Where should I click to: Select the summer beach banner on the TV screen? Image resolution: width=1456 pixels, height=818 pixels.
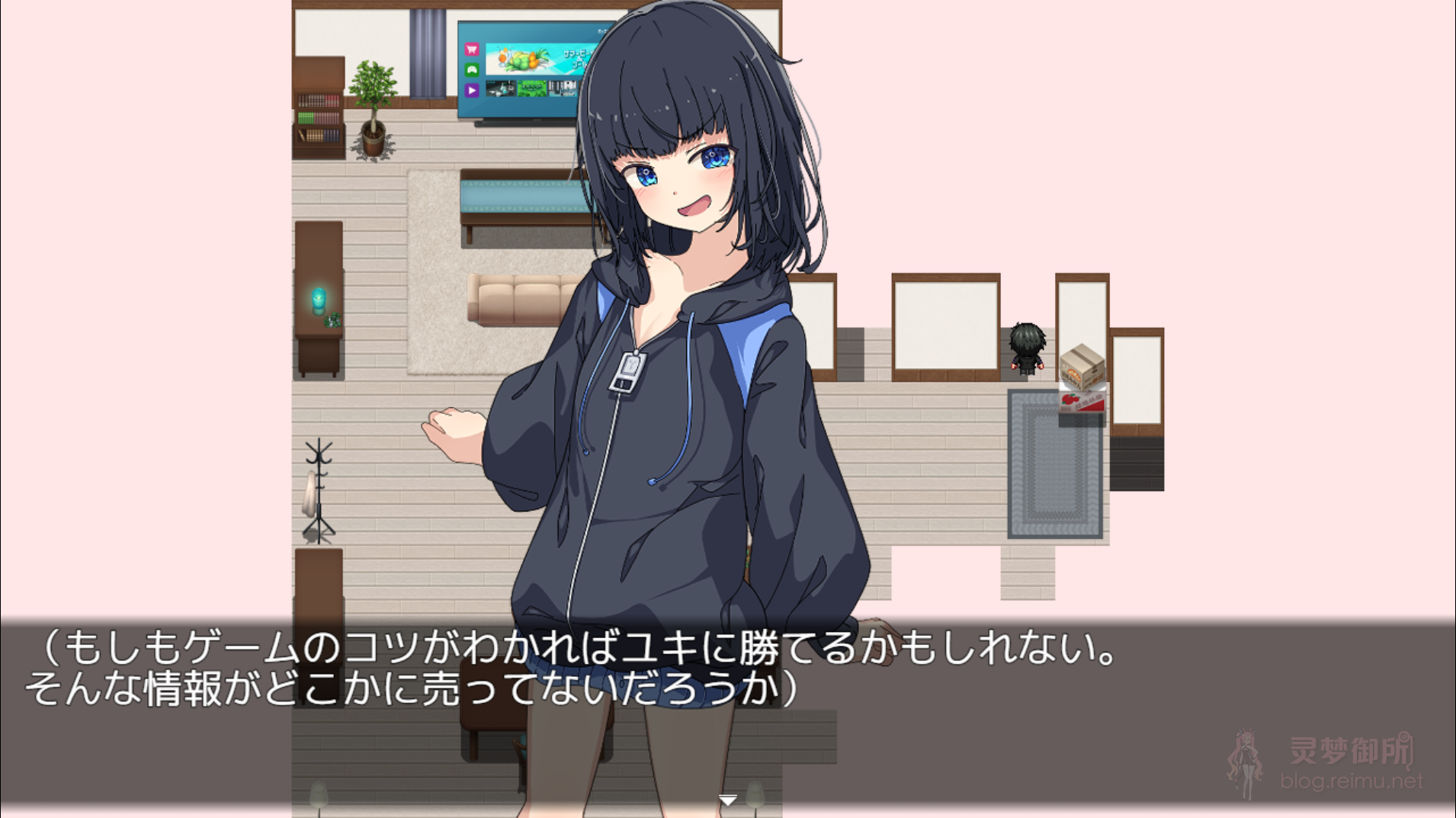534,58
